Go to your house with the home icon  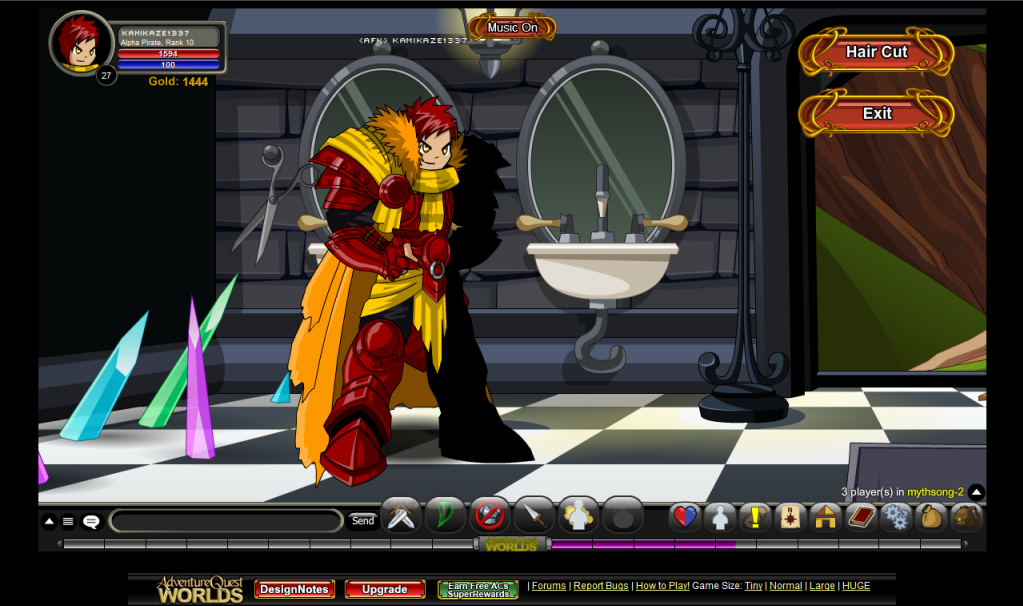[826, 517]
